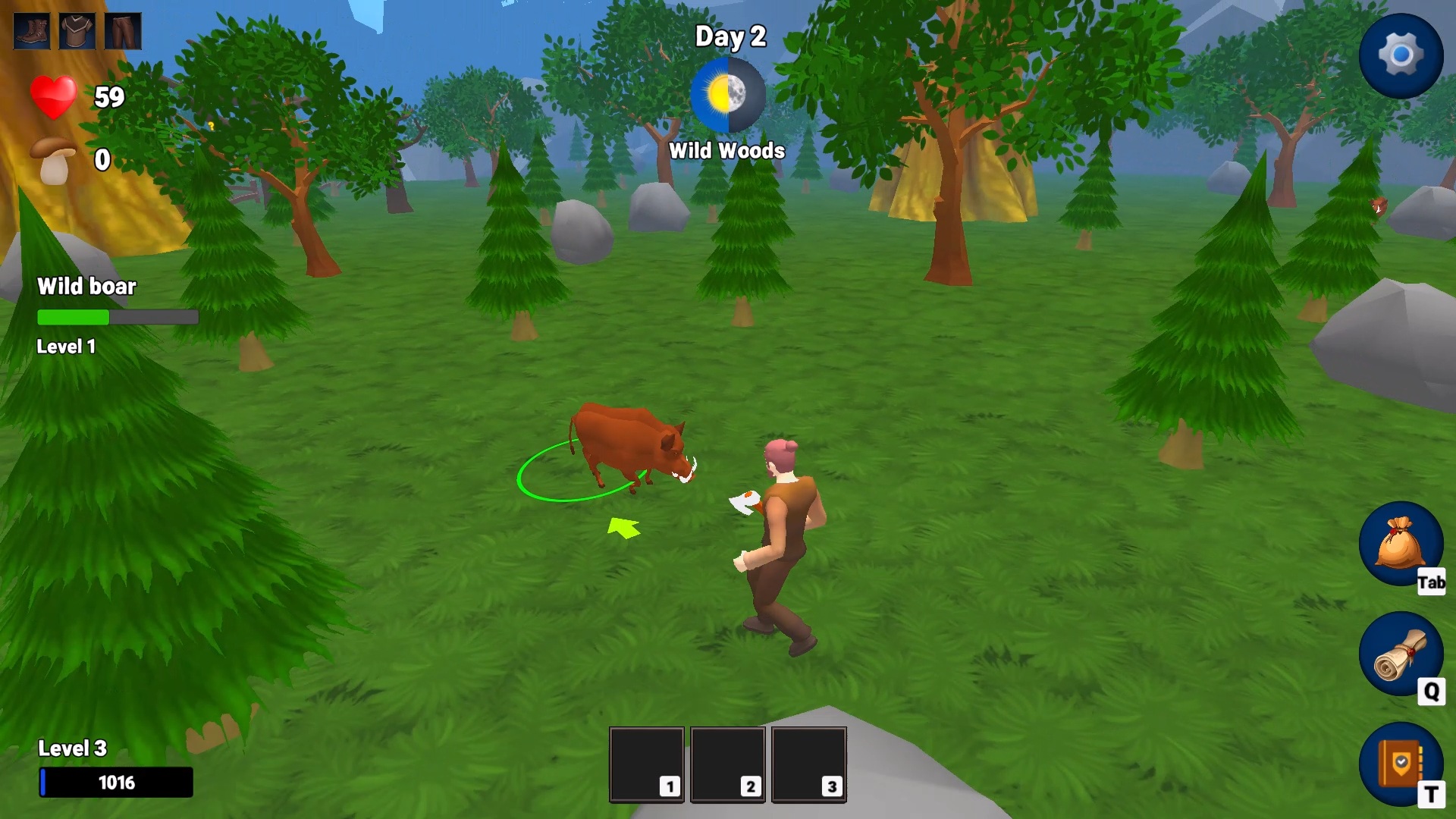
Task: Select the equipped shirt slot
Action: click(76, 31)
